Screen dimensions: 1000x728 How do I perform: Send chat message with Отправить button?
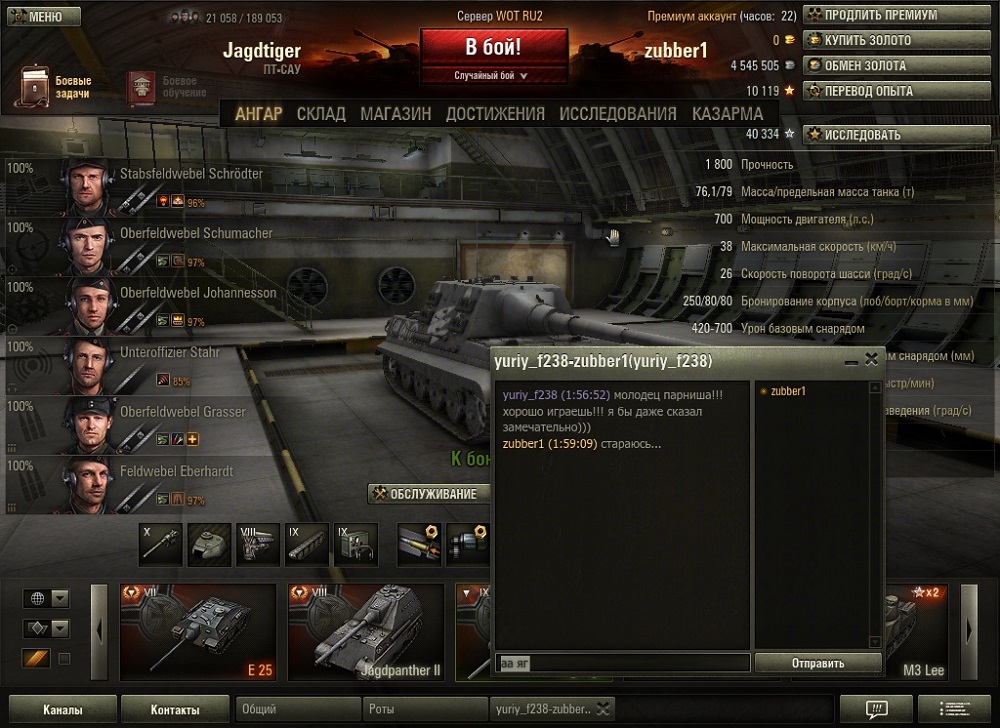(817, 662)
